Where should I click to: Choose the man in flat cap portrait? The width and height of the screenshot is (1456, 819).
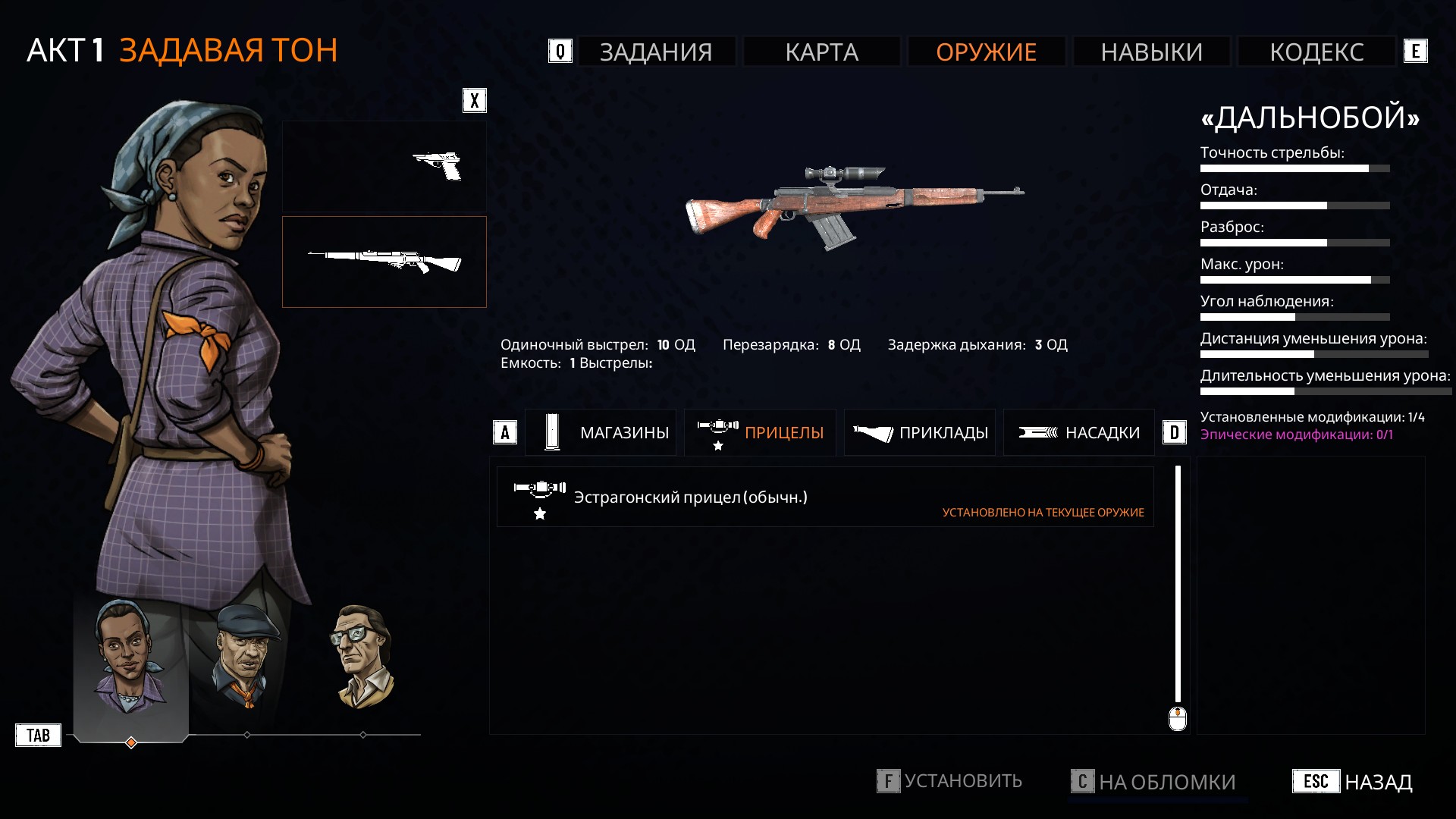[246, 657]
